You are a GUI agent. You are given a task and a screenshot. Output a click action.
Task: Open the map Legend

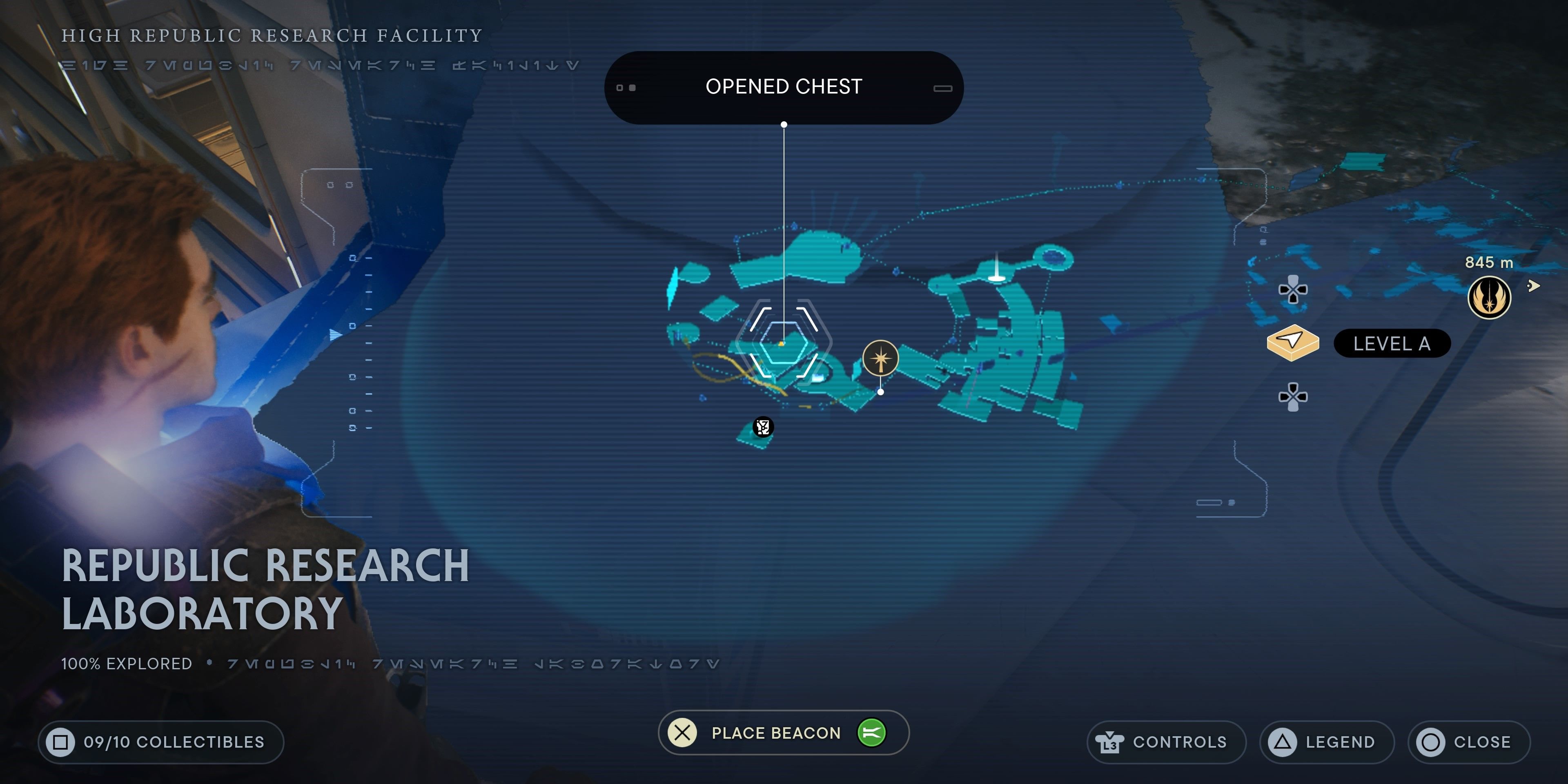pos(1327,742)
